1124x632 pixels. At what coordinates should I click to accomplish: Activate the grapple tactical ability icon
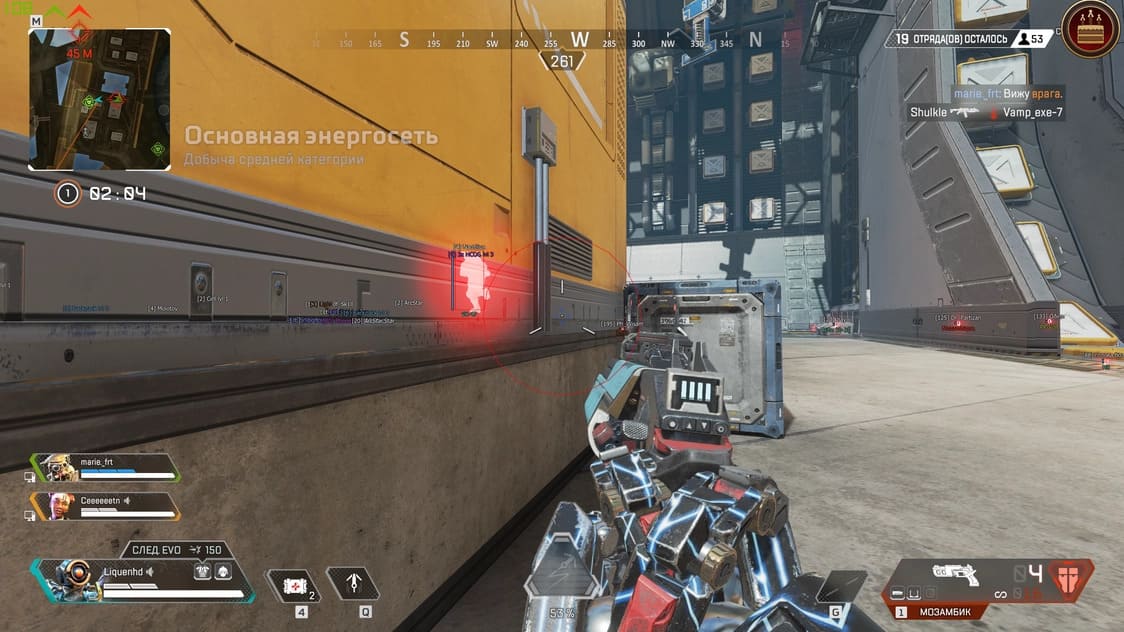(353, 583)
